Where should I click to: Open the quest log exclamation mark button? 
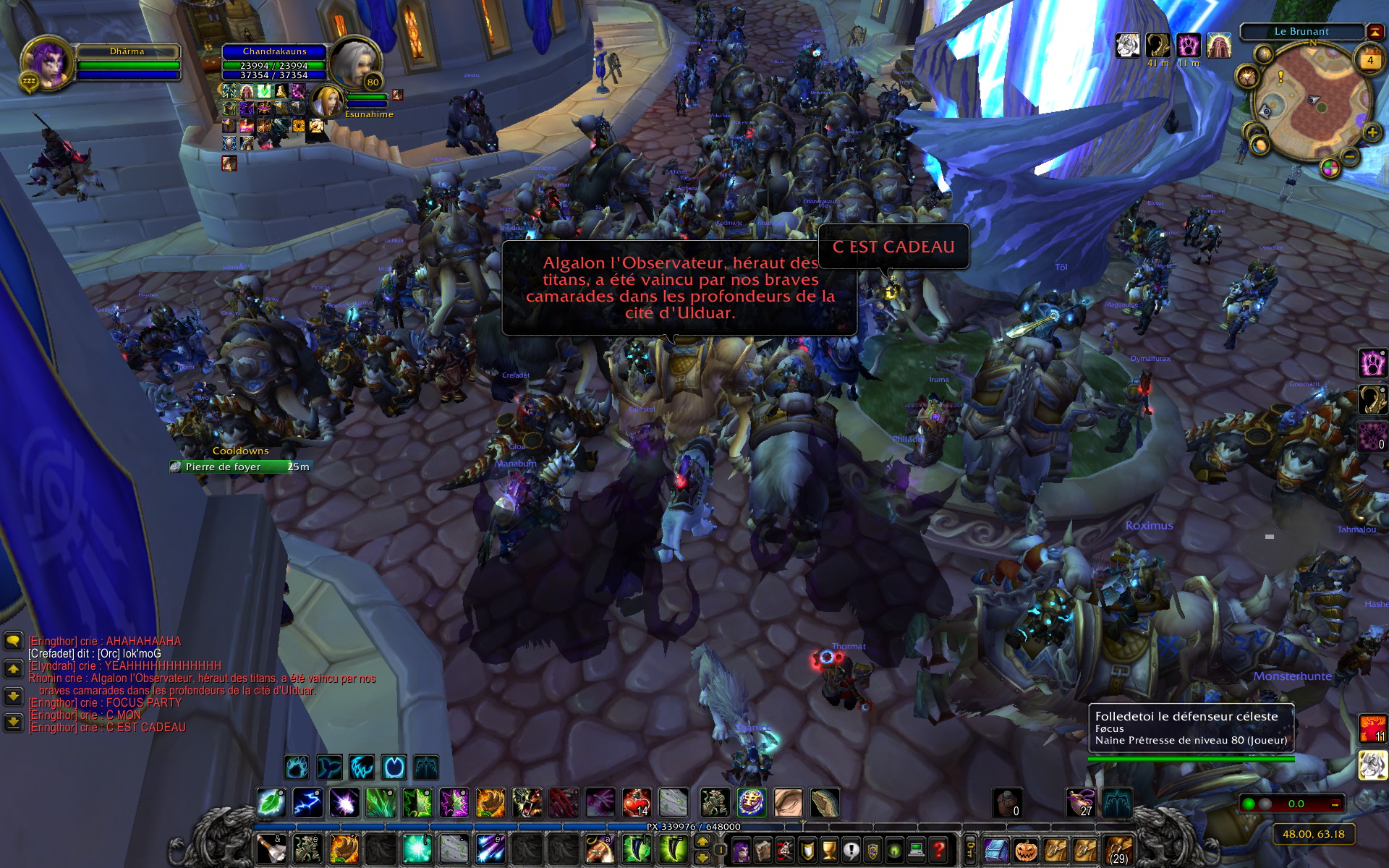(x=851, y=851)
